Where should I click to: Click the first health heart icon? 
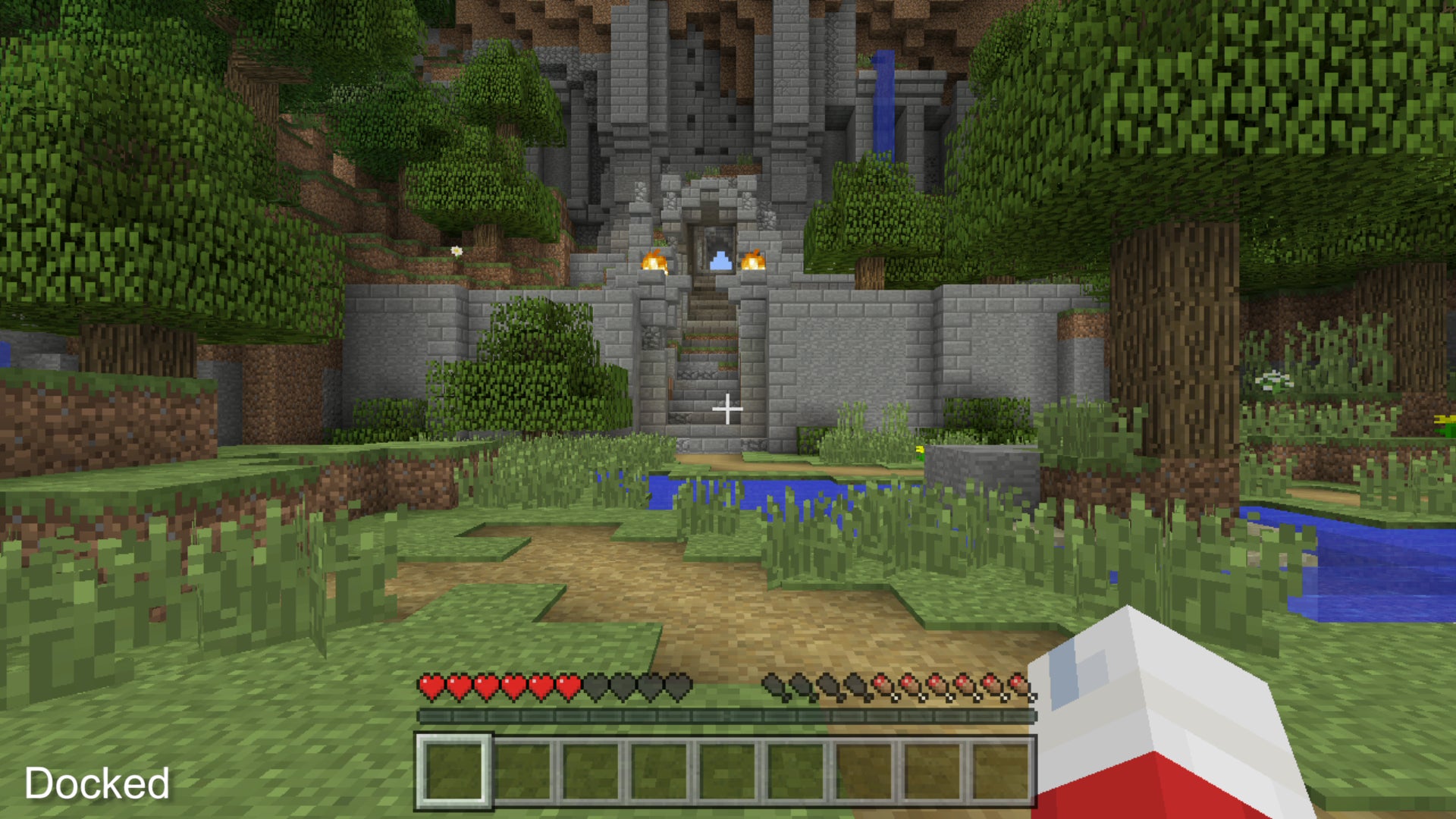[431, 686]
